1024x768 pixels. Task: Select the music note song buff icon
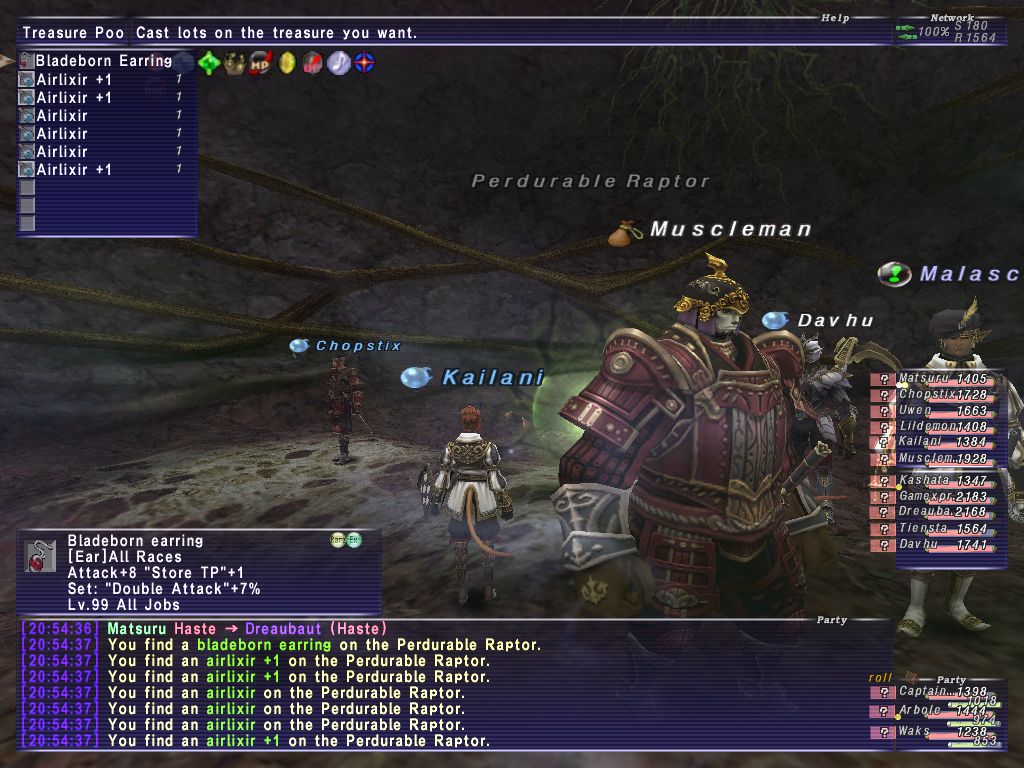point(339,63)
